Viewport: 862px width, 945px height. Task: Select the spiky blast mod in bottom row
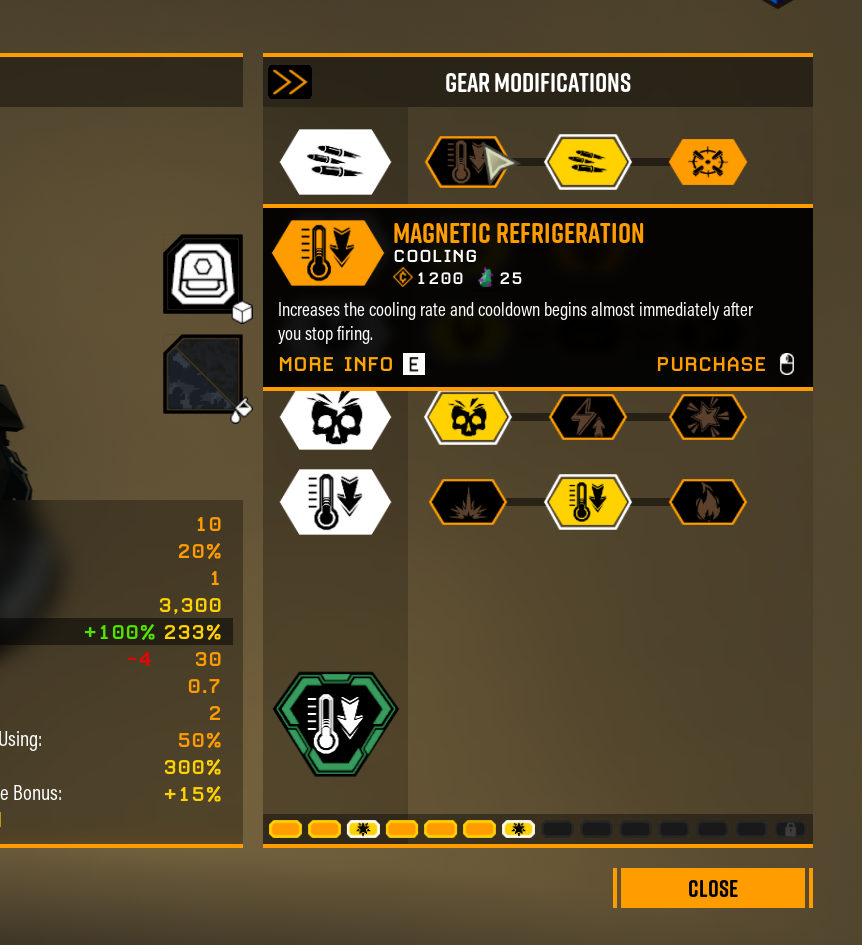point(467,502)
